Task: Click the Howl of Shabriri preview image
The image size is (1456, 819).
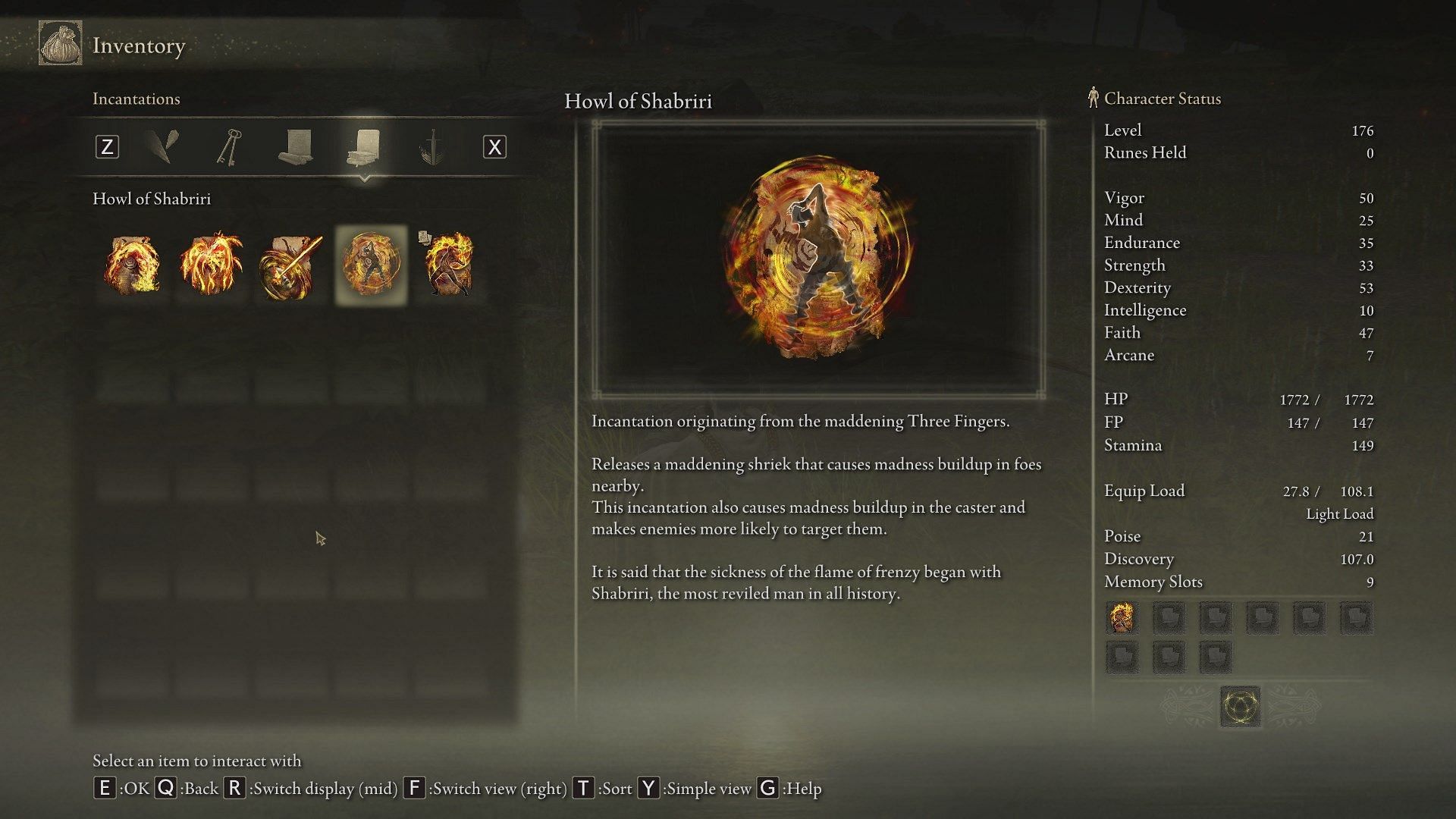Action: pos(818,259)
